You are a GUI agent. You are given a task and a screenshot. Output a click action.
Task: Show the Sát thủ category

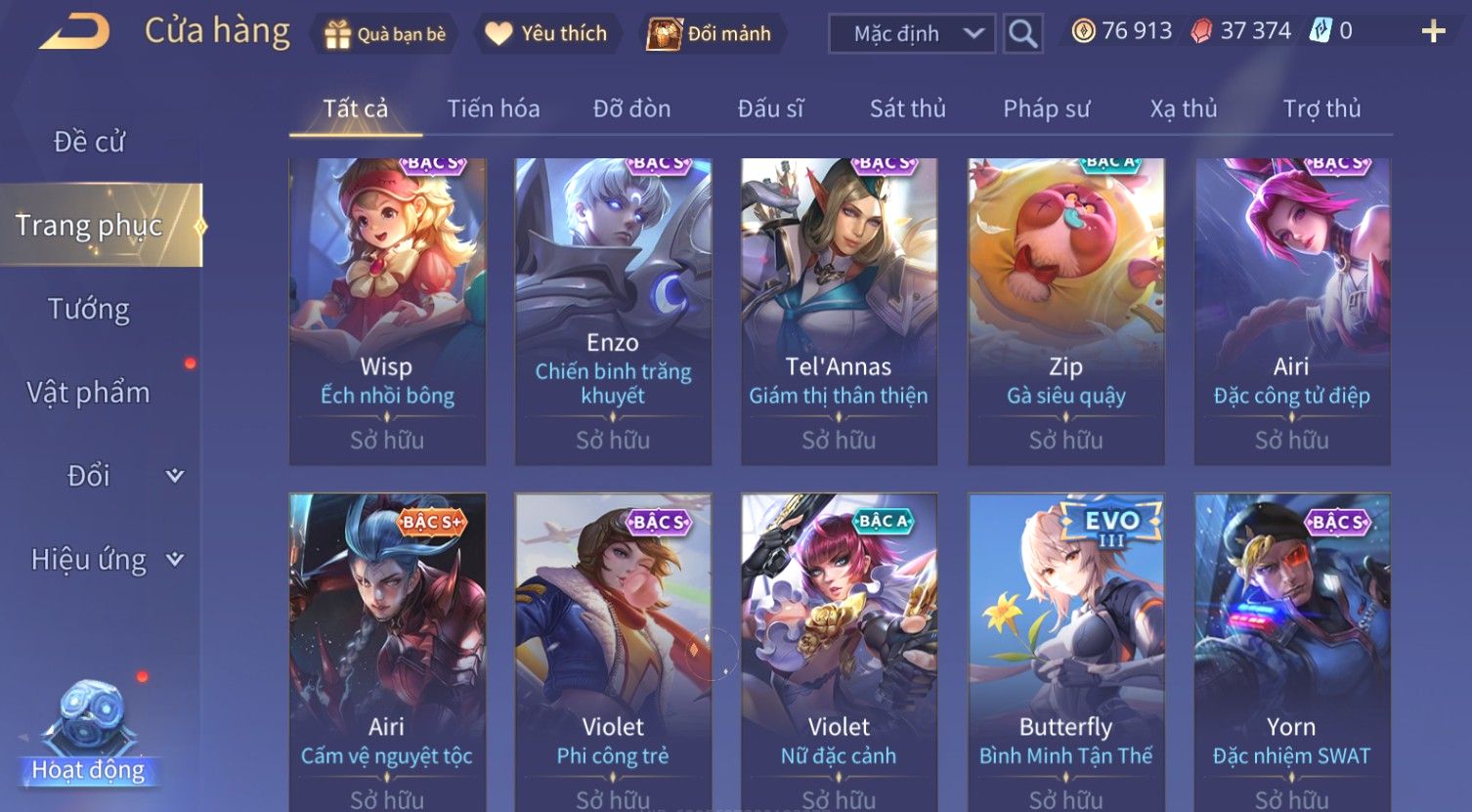[x=907, y=108]
